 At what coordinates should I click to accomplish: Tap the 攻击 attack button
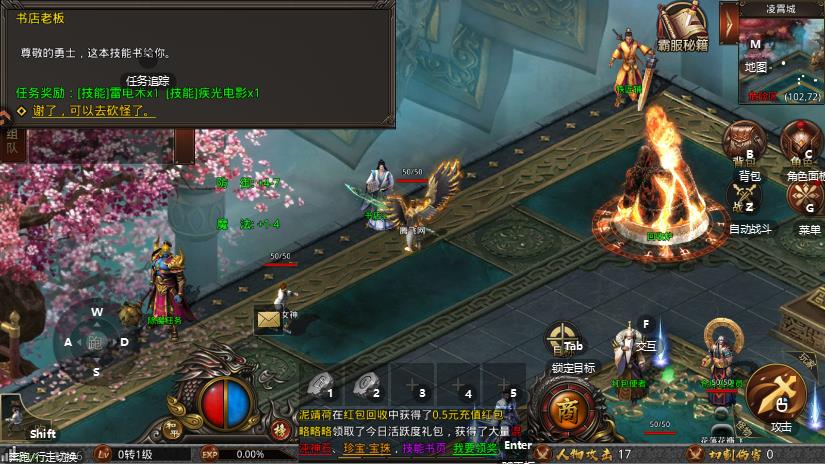781,392
